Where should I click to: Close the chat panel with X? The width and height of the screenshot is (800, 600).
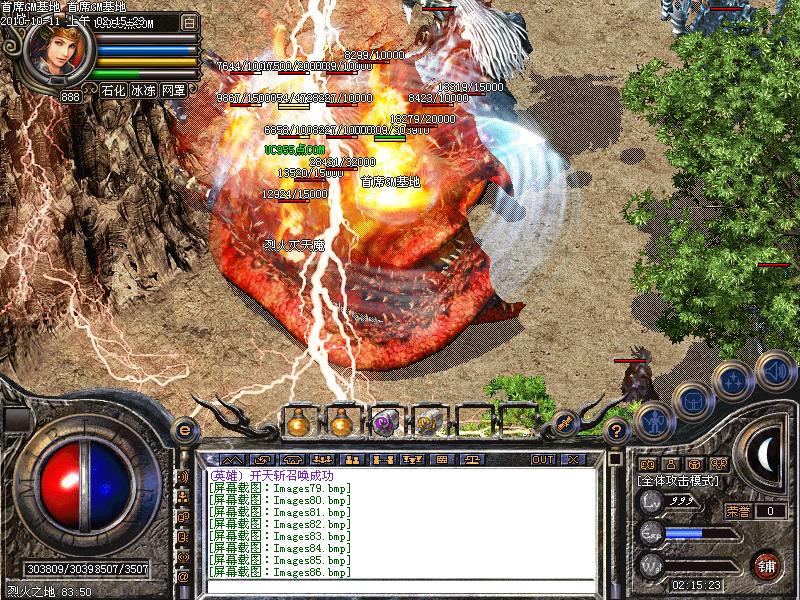574,460
